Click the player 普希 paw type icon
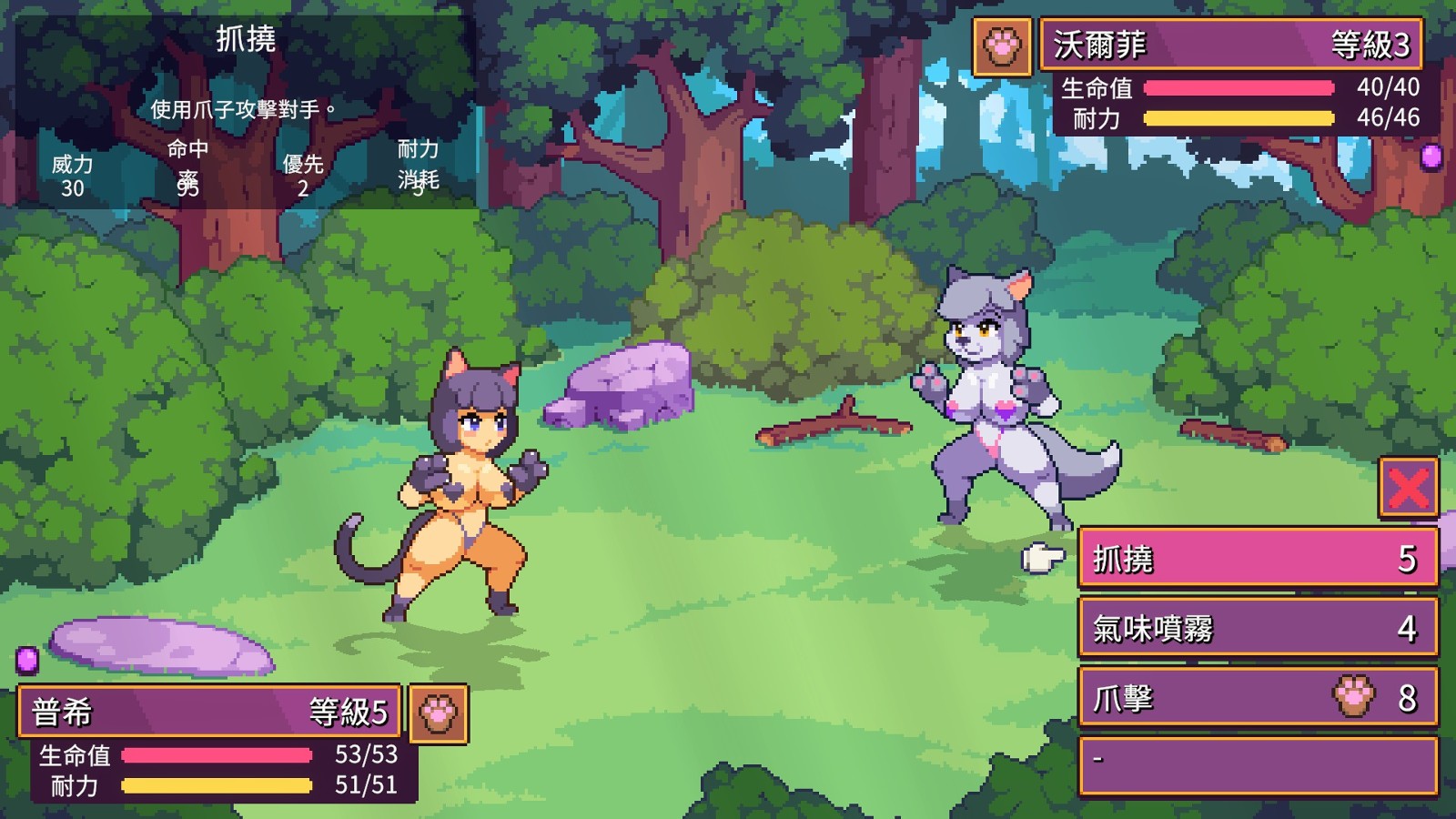The image size is (1456, 819). point(439,713)
